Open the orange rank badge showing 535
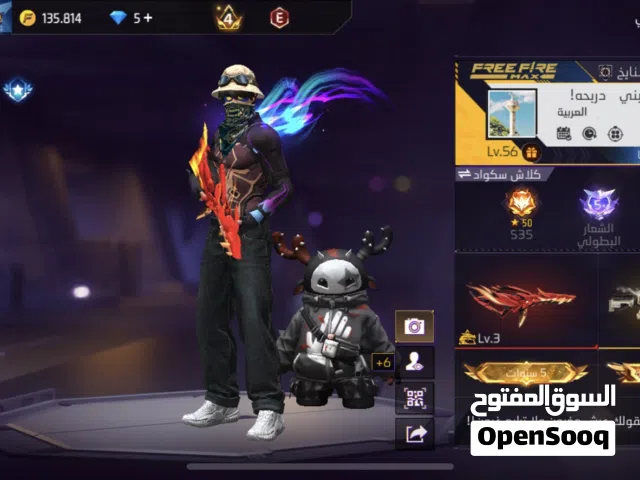 [520, 212]
